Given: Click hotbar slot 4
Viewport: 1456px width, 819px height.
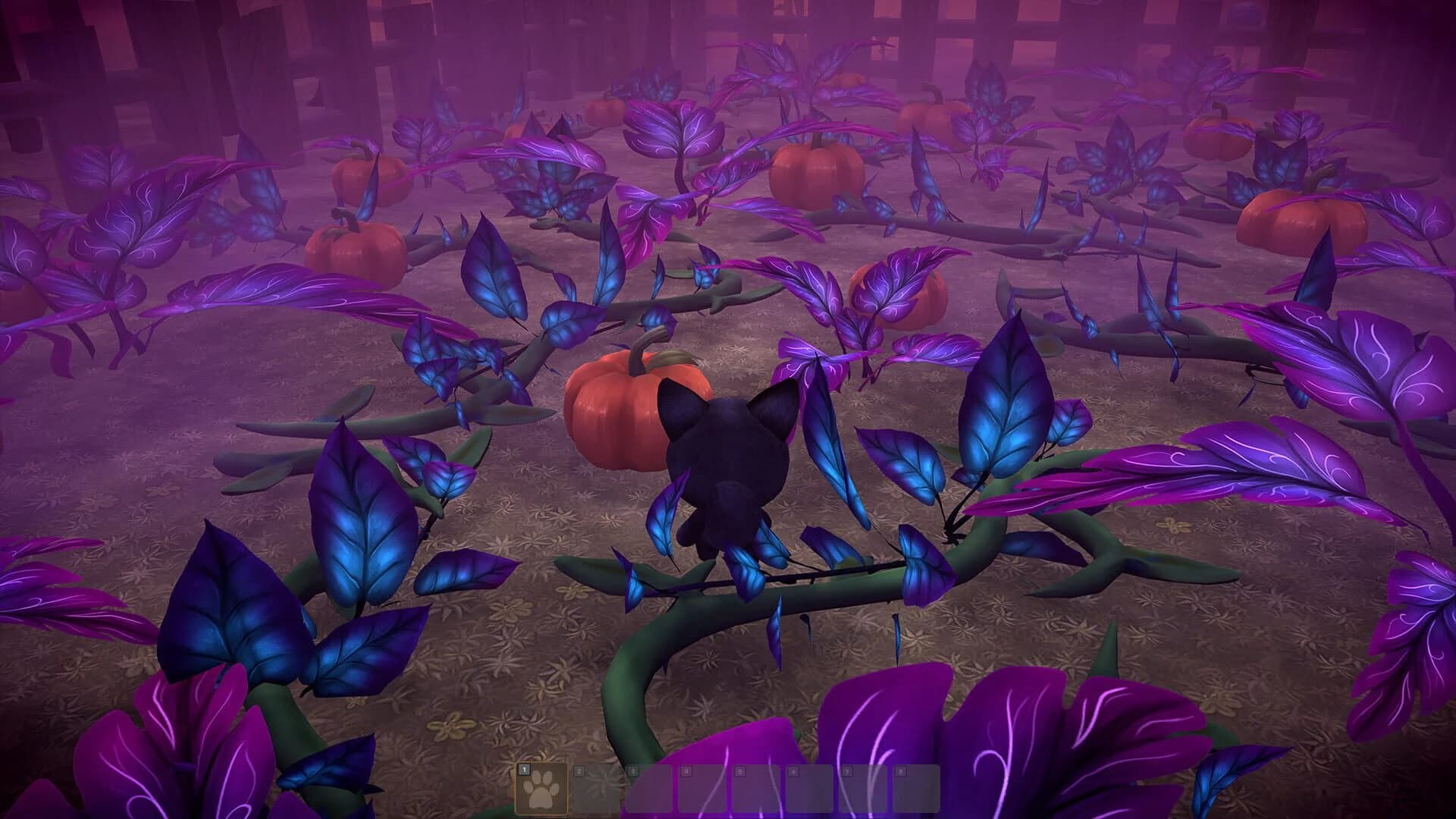Looking at the screenshot, I should (703, 789).
